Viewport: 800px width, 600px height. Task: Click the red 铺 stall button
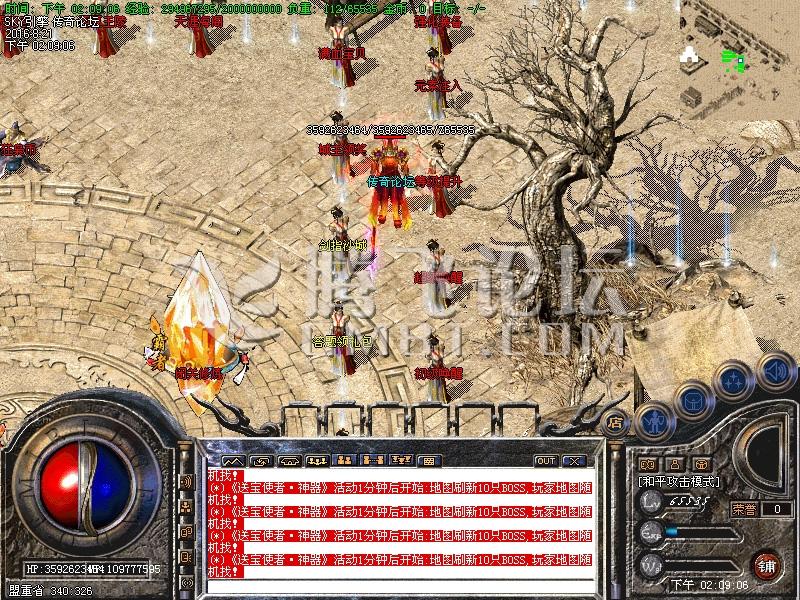pos(767,564)
